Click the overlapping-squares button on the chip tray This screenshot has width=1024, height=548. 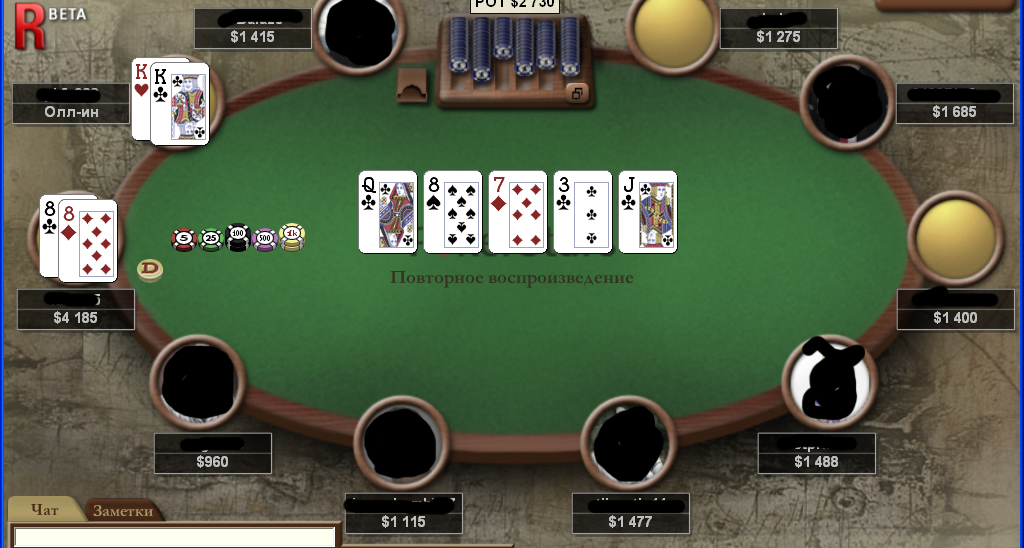576,93
